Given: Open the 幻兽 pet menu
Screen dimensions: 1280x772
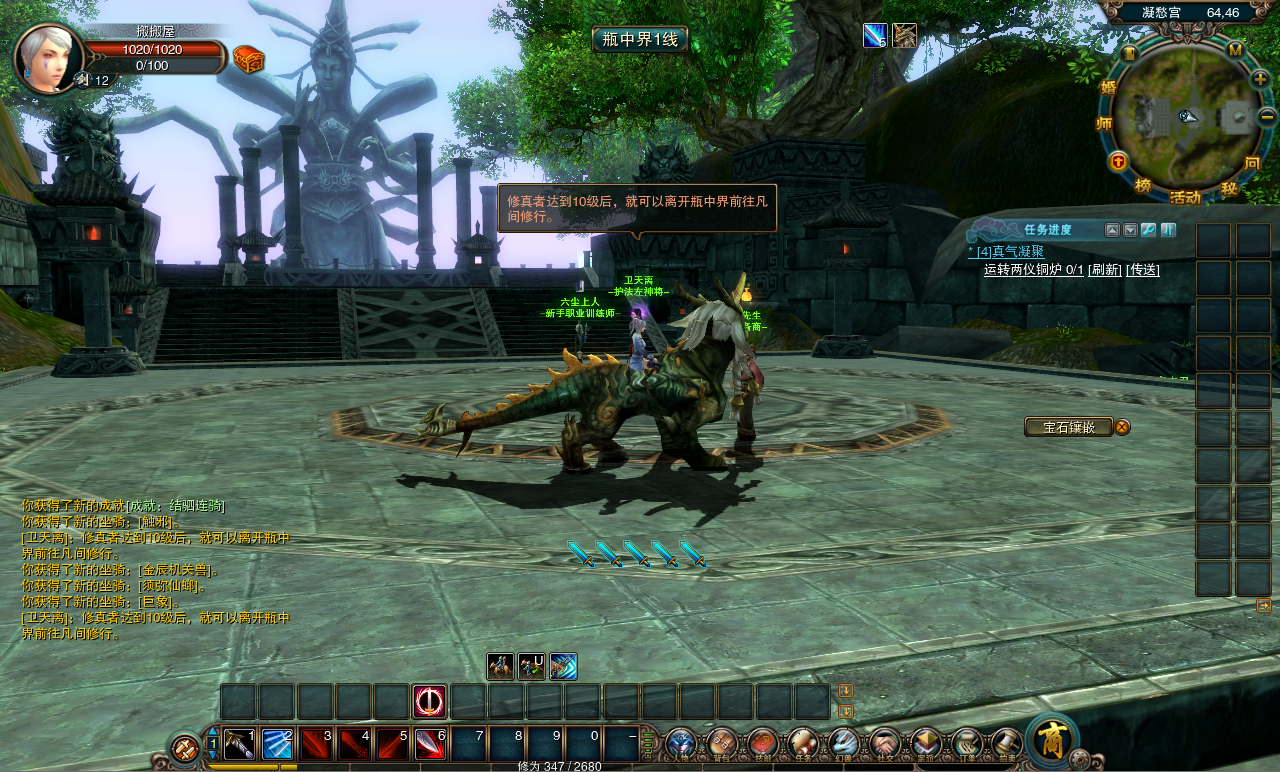Looking at the screenshot, I should tap(843, 744).
